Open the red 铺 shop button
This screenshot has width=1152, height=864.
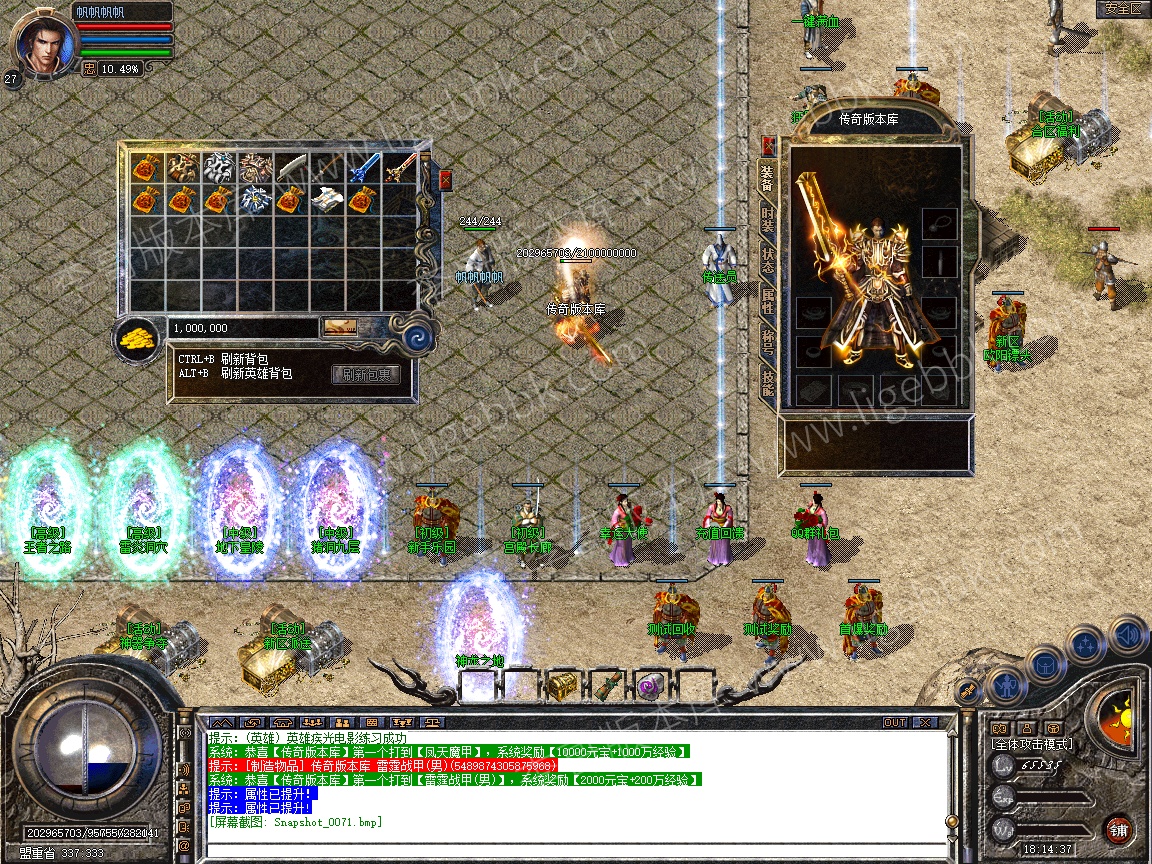pos(1118,829)
